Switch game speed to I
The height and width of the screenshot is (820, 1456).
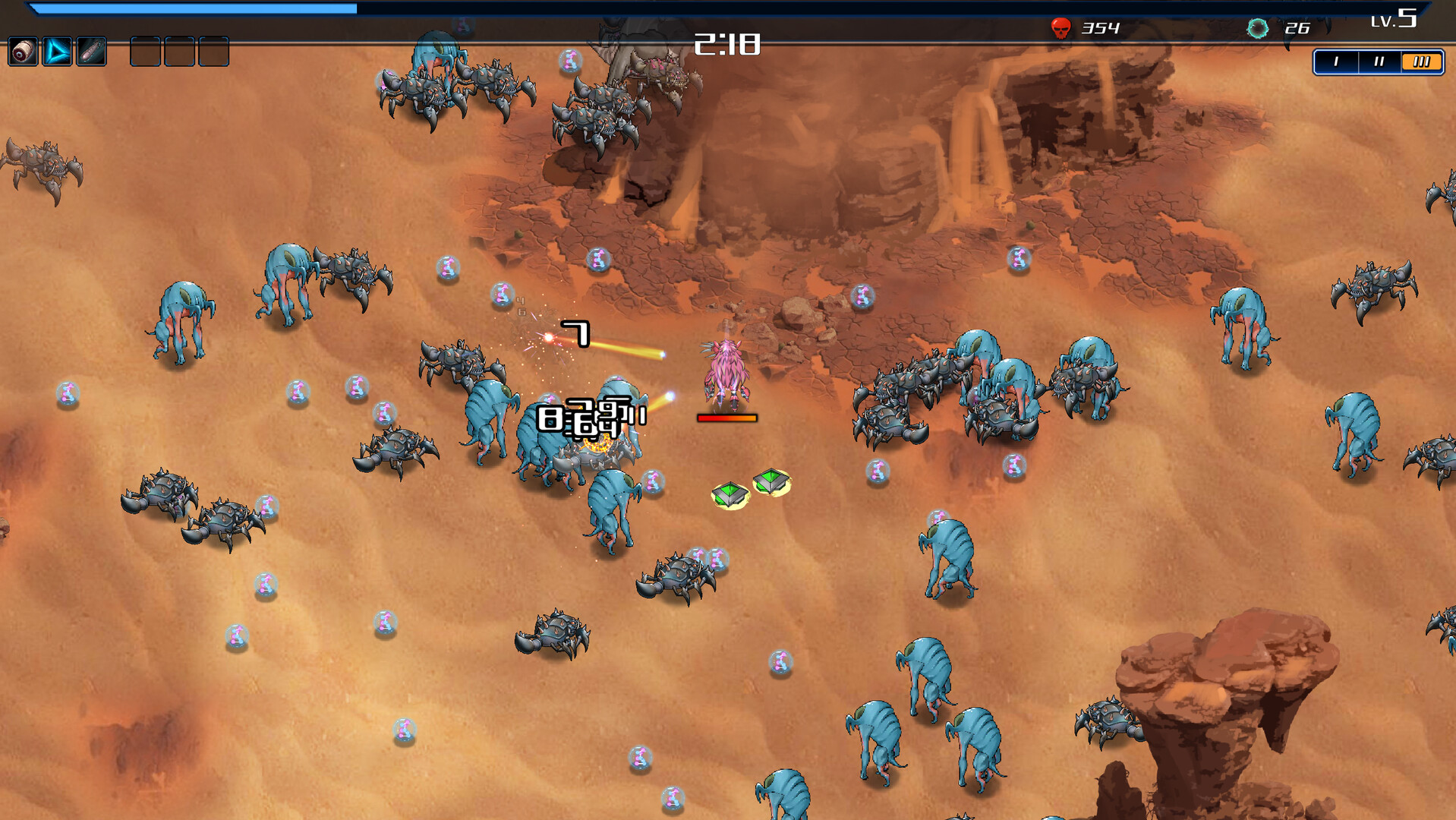(1336, 61)
